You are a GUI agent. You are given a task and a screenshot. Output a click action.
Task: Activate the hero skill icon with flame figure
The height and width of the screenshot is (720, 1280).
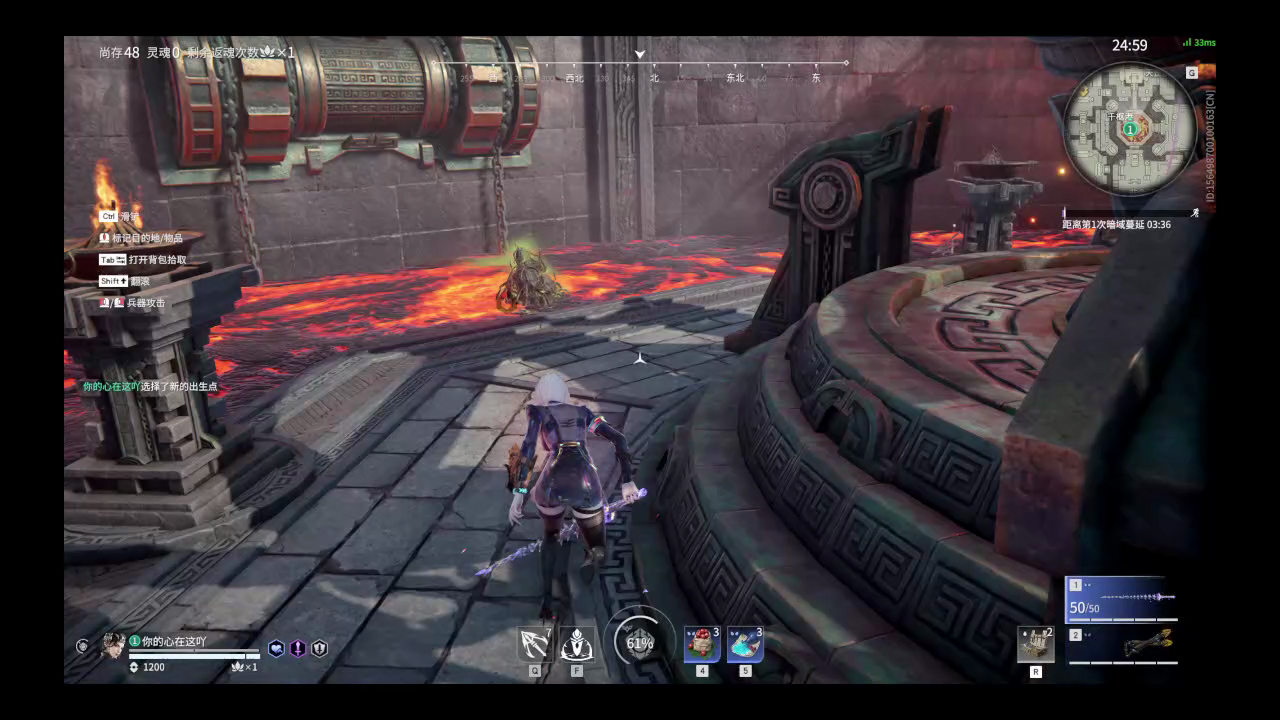(x=577, y=645)
